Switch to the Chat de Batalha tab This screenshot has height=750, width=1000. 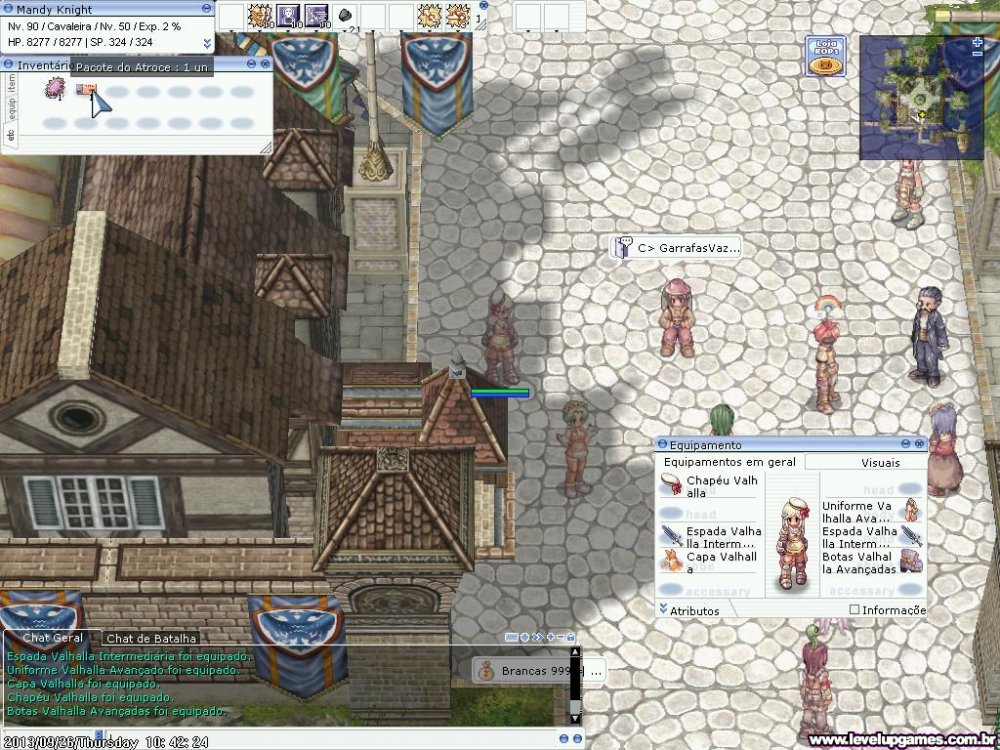point(152,638)
